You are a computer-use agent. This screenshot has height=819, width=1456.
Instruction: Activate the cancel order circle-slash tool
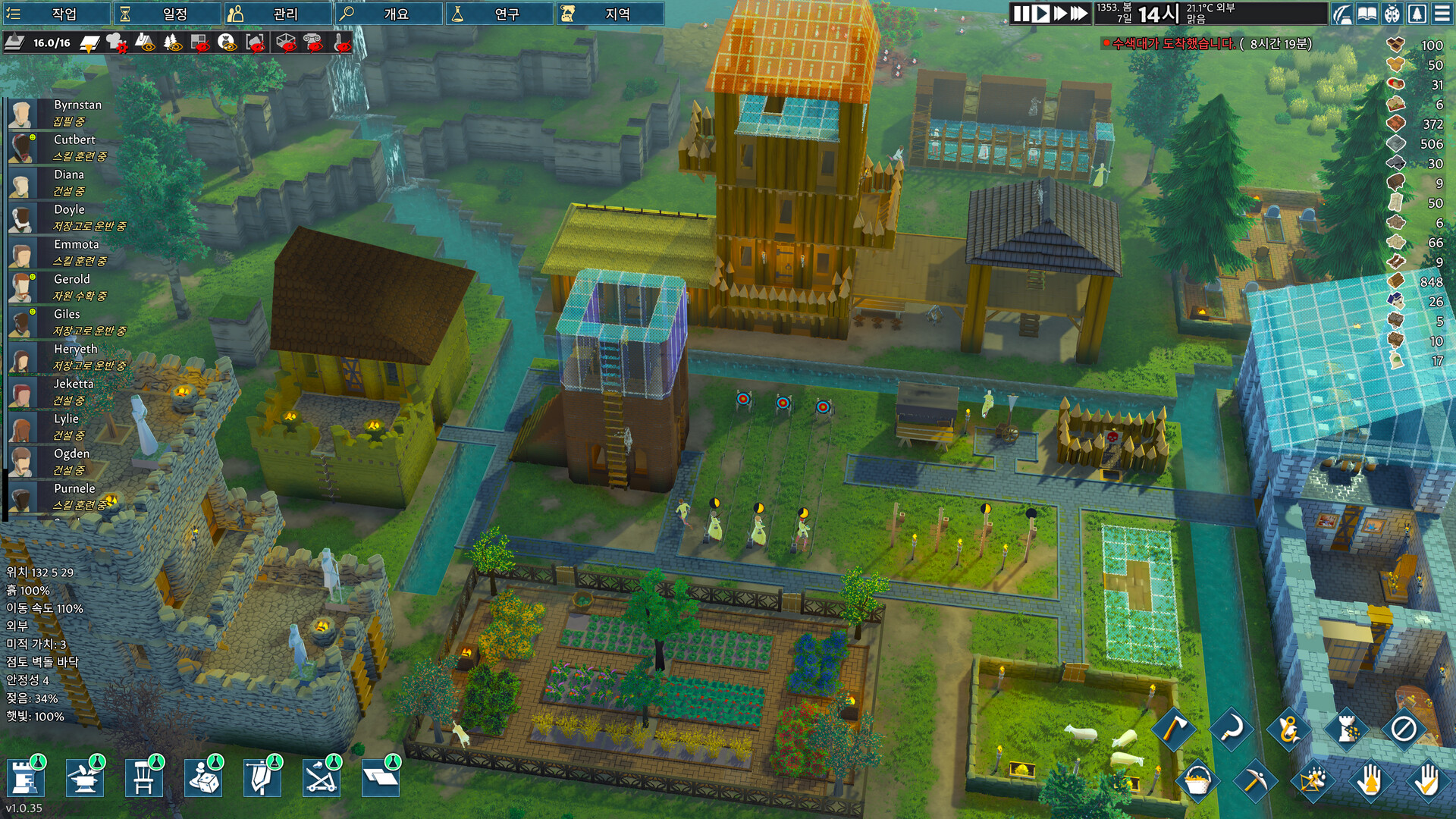click(x=1403, y=729)
